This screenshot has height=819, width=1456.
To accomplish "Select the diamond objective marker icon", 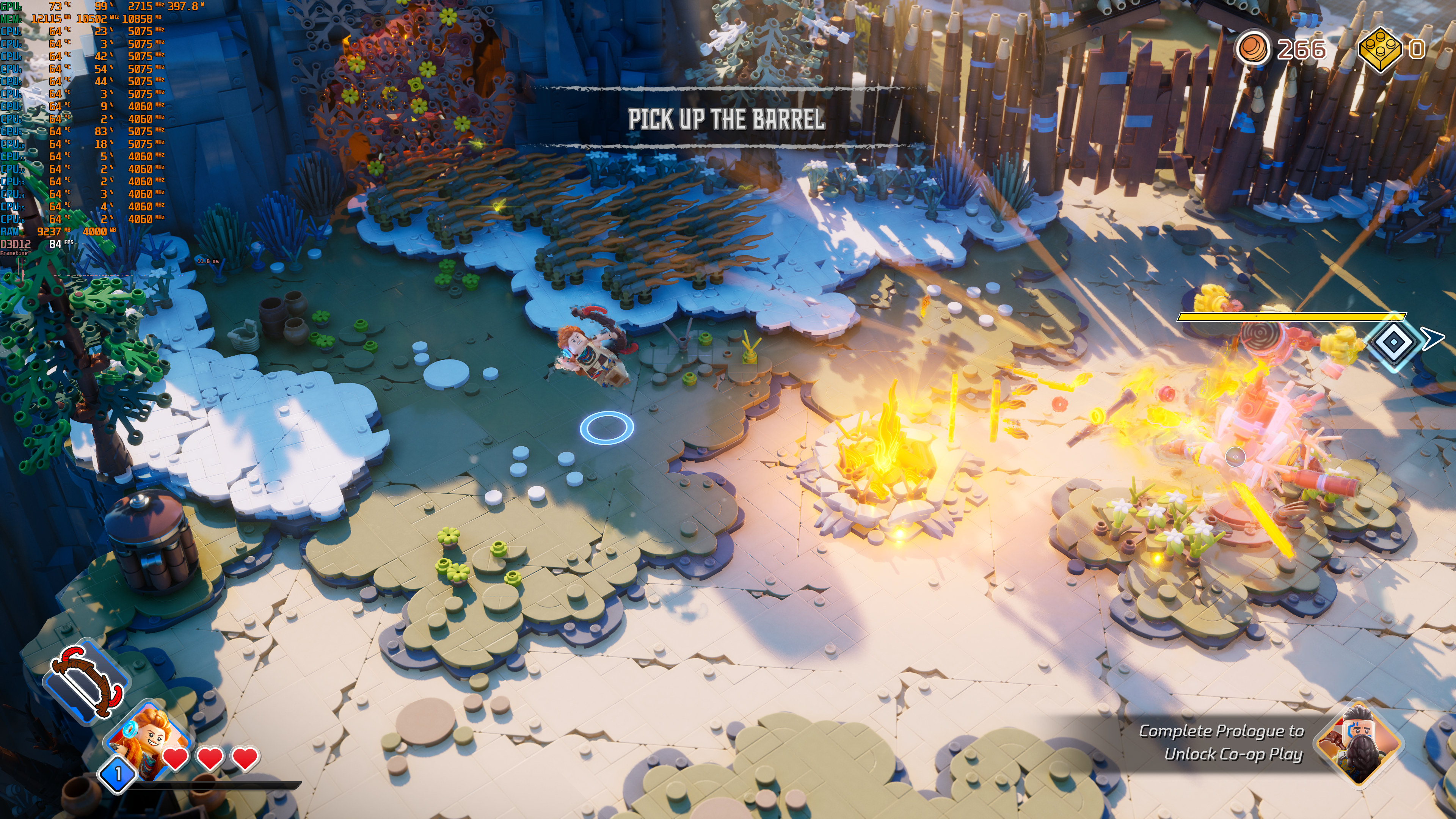I will pos(1394,342).
